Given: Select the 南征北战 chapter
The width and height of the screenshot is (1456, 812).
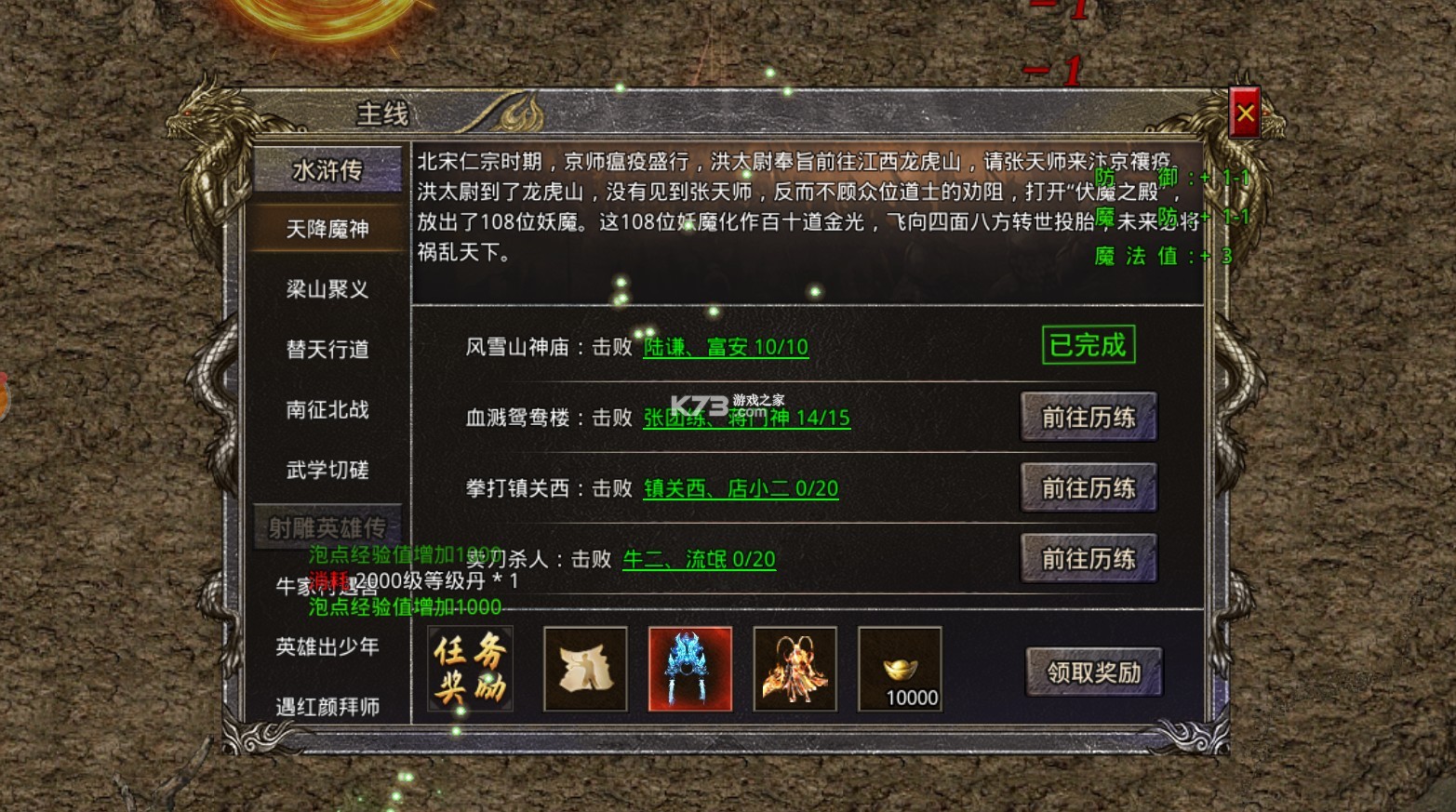Looking at the screenshot, I should (327, 410).
